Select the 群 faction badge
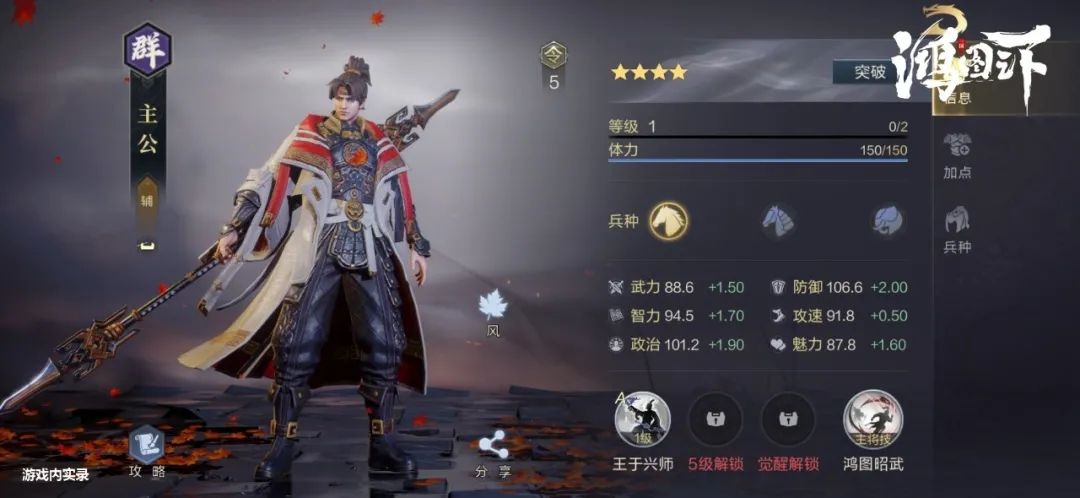Viewport: 1080px width, 498px height. (148, 51)
